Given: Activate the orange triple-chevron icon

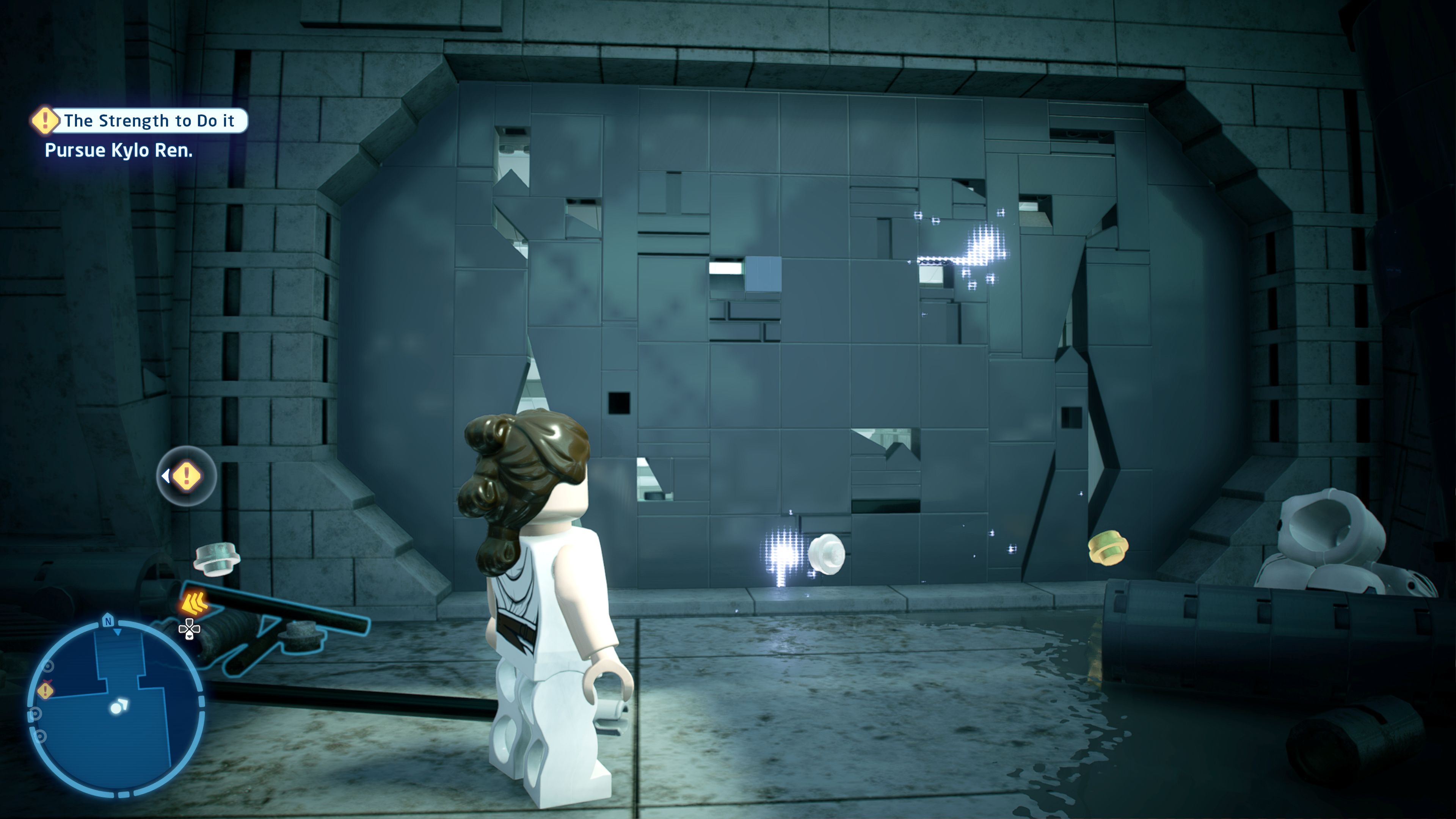Looking at the screenshot, I should click(x=195, y=604).
